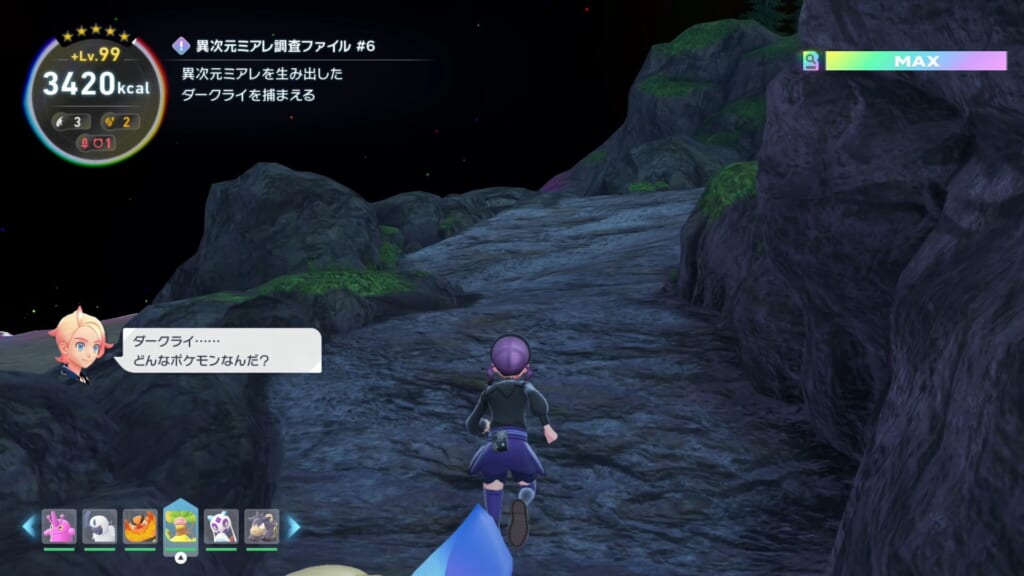Click the left party cycle arrow
The image size is (1024, 576).
(x=28, y=526)
